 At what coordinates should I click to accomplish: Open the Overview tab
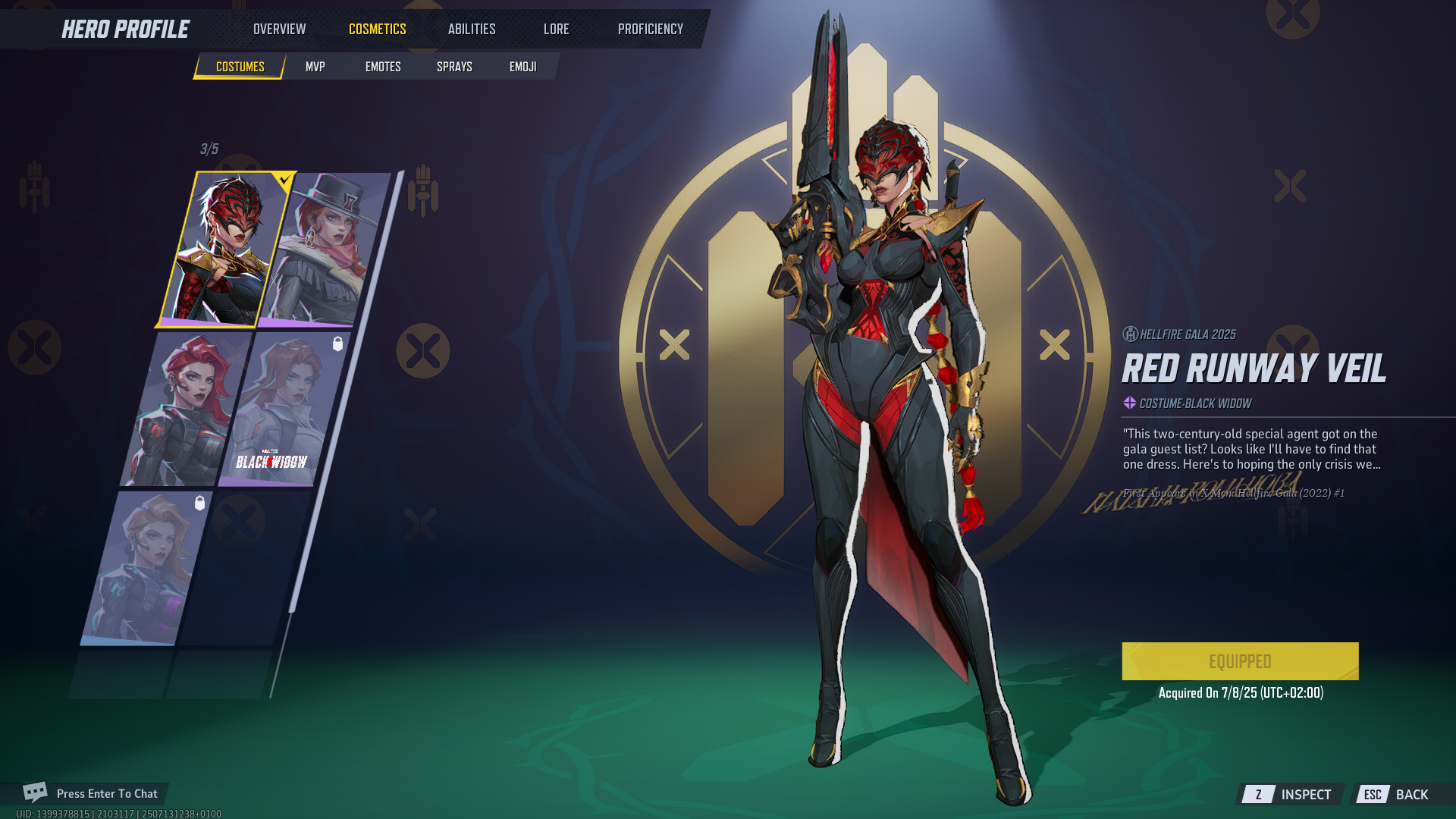point(279,29)
